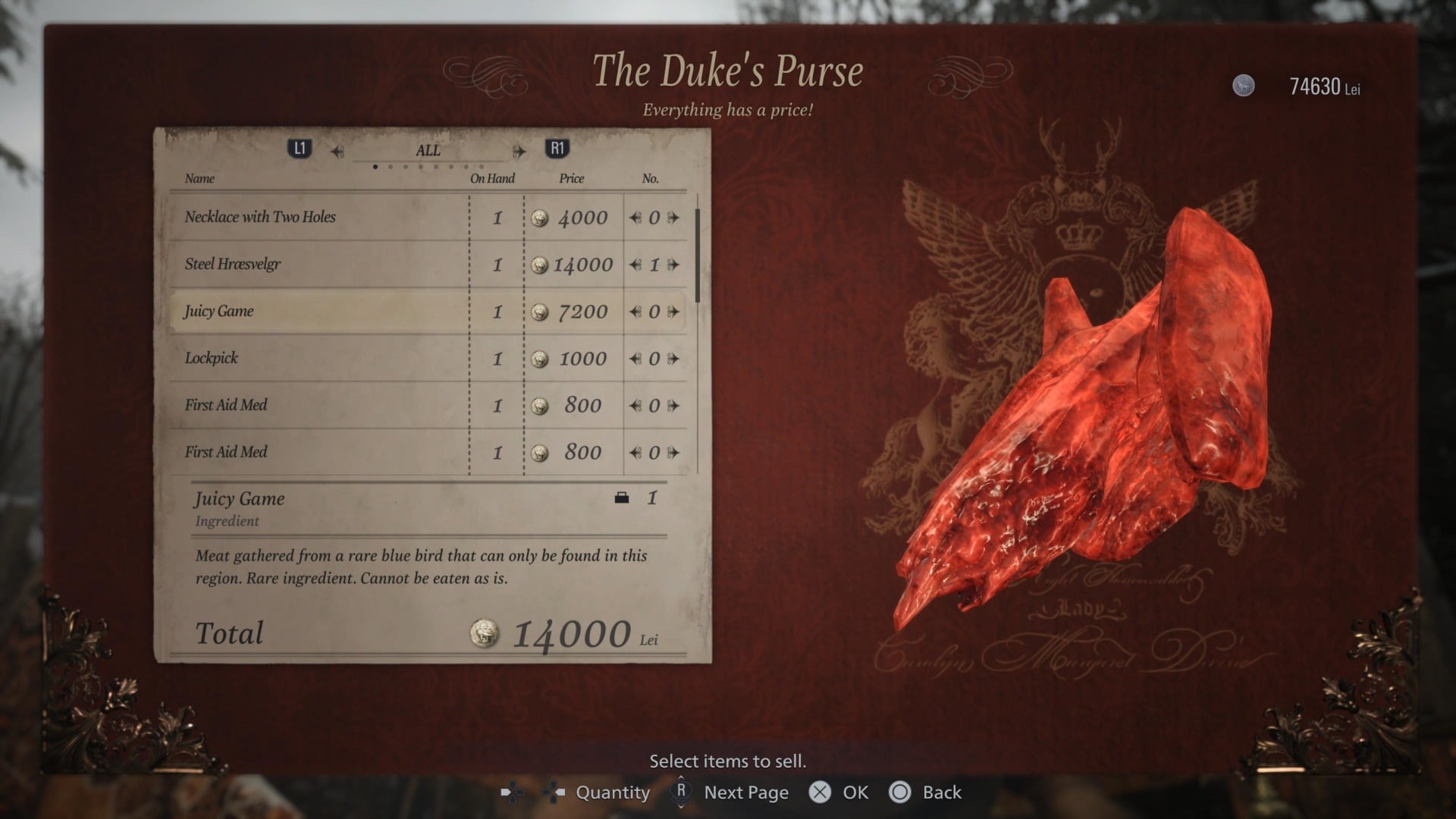Click the Quantity control label at the bottom
This screenshot has width=1456, height=819.
pyautogui.click(x=613, y=792)
